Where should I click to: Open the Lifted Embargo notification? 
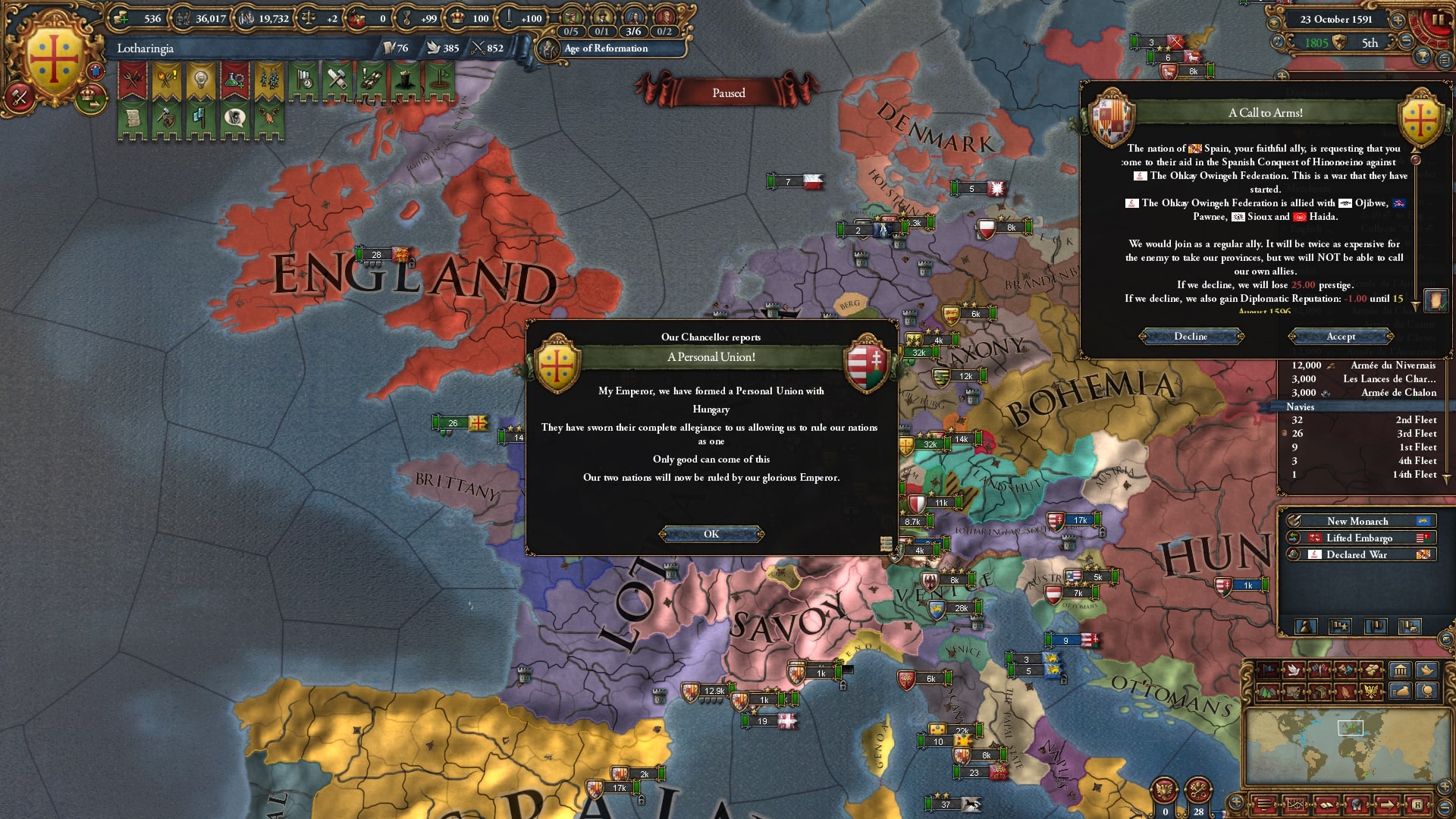1359,538
